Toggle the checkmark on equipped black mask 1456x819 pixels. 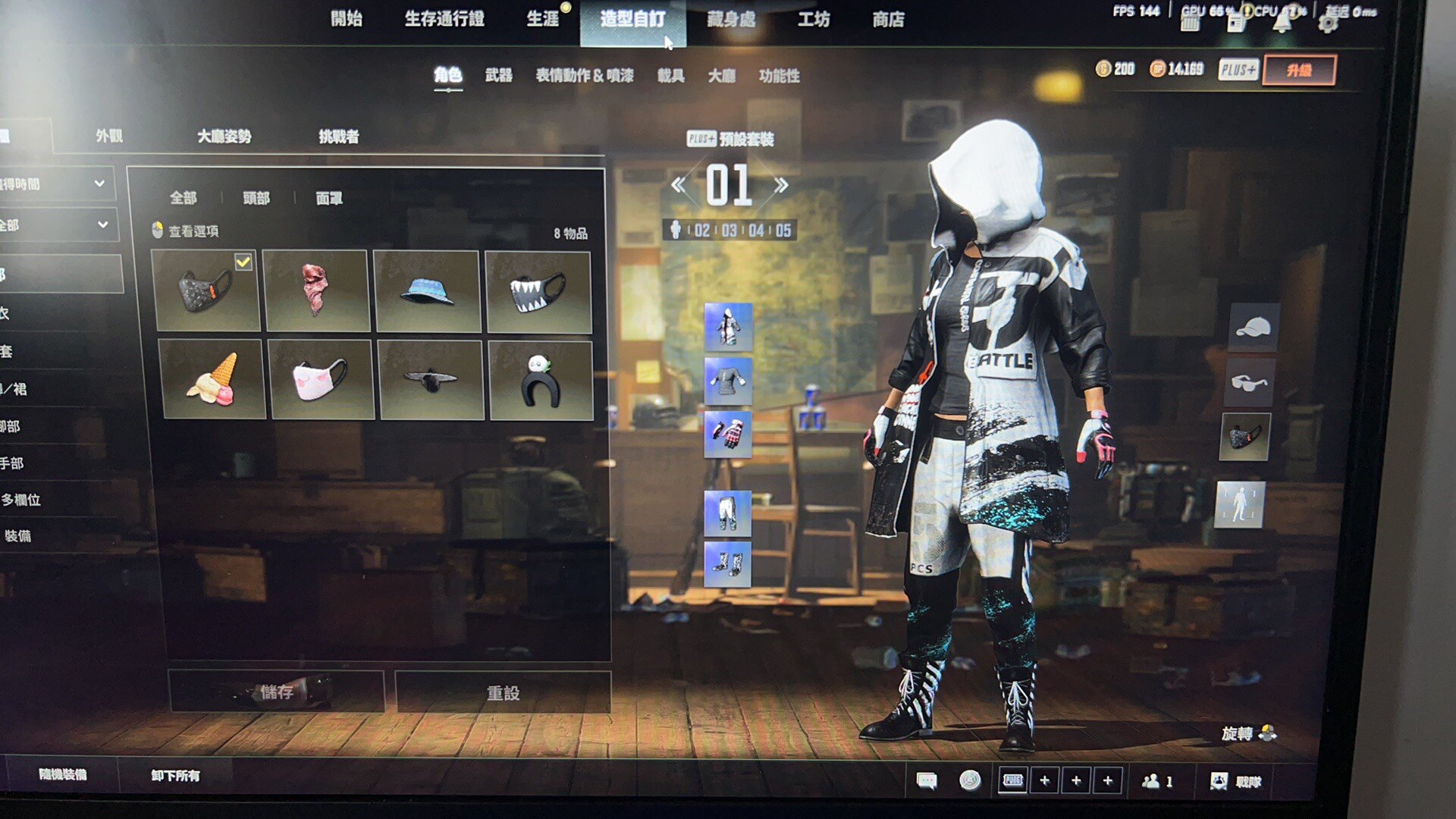click(x=242, y=262)
